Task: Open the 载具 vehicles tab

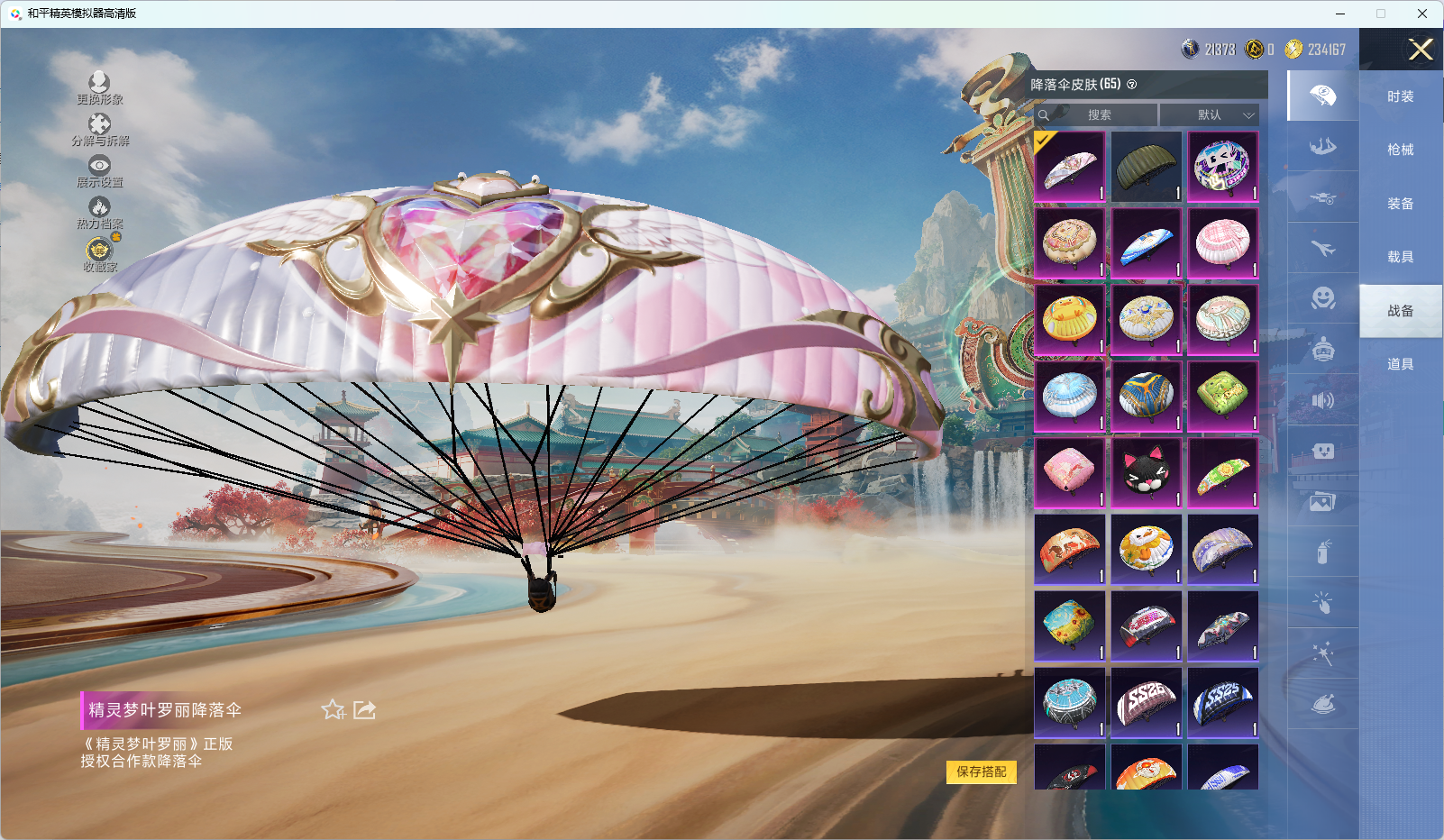Action: click(x=1400, y=257)
